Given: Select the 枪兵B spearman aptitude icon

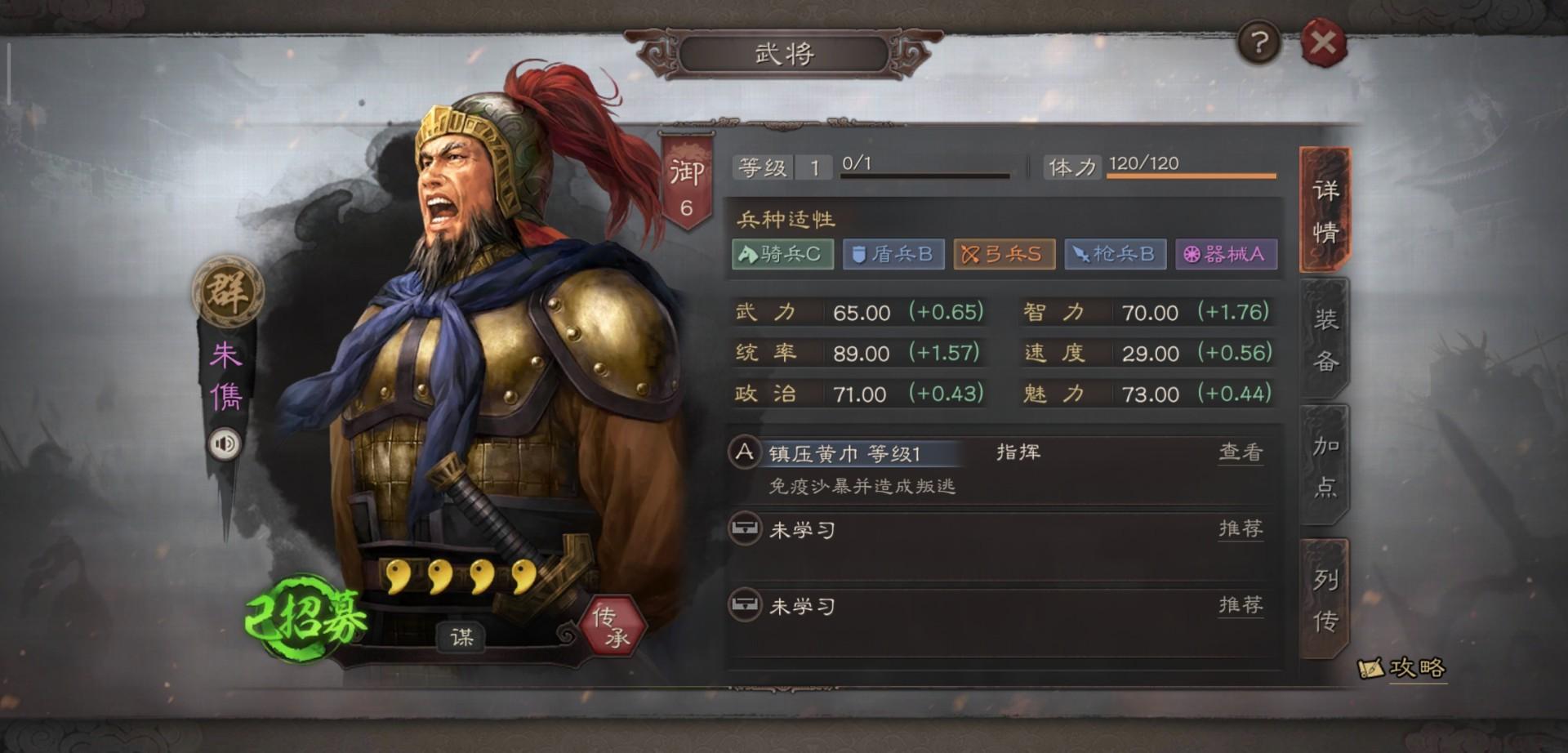Looking at the screenshot, I should [1116, 255].
